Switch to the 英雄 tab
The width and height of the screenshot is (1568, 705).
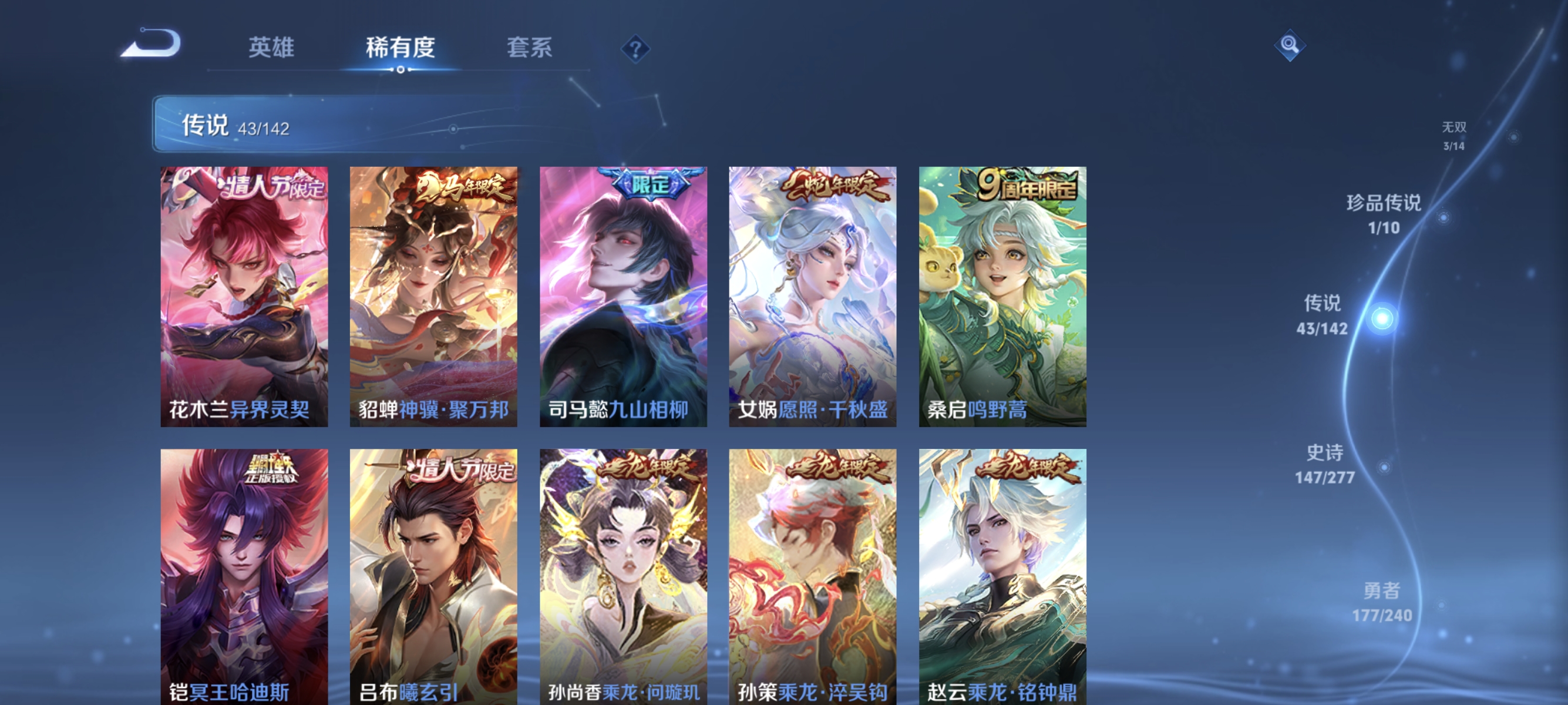(x=271, y=49)
